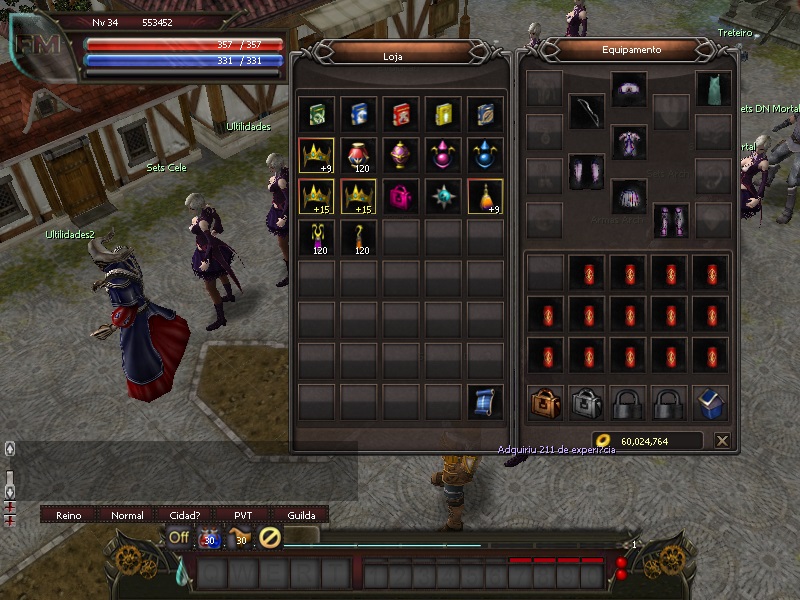Select the equipped purple boots slot

coord(671,219)
